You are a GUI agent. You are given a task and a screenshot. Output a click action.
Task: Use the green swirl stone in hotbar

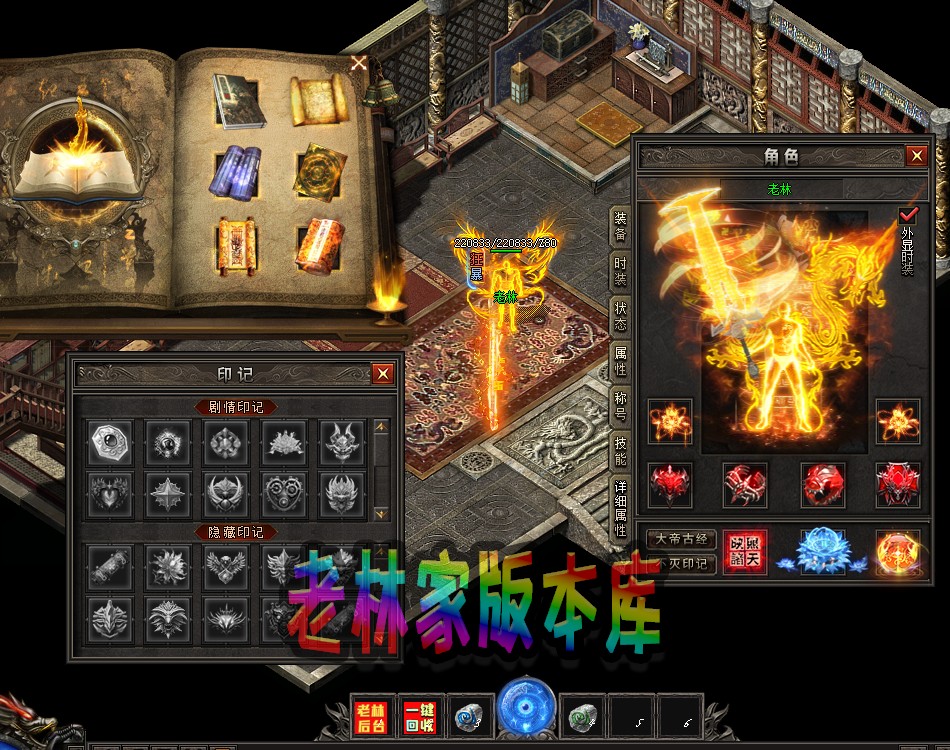point(581,716)
